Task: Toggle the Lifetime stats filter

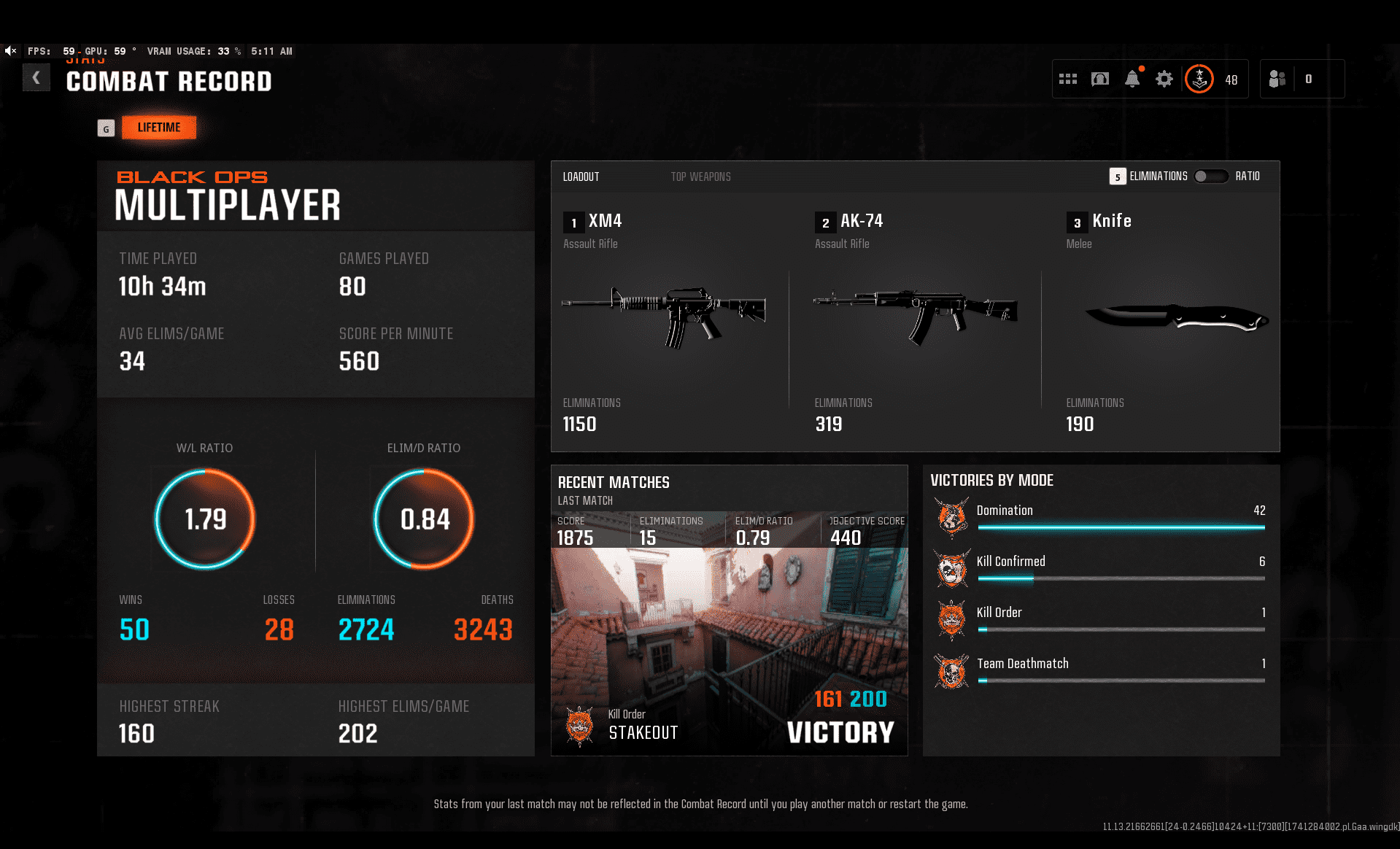Action: click(158, 128)
